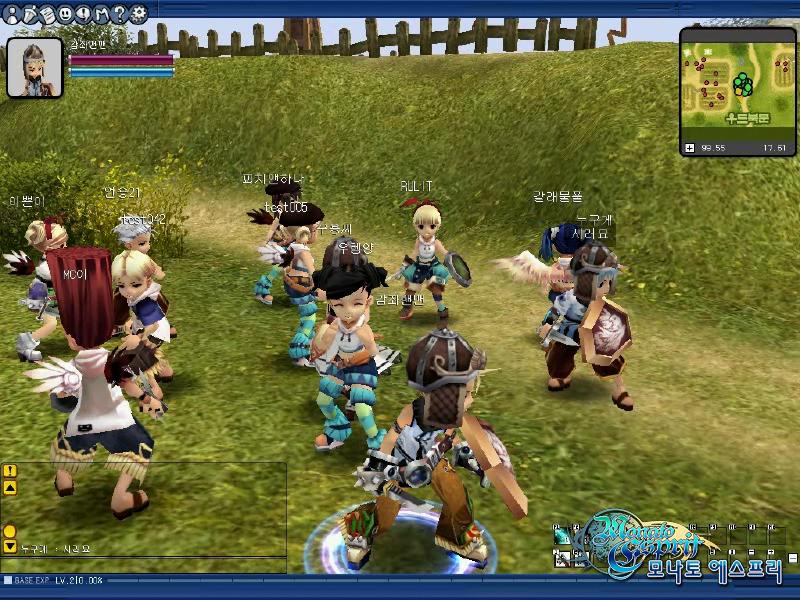Click the chat up arrow button
Viewport: 800px width, 600px height.
tap(9, 487)
